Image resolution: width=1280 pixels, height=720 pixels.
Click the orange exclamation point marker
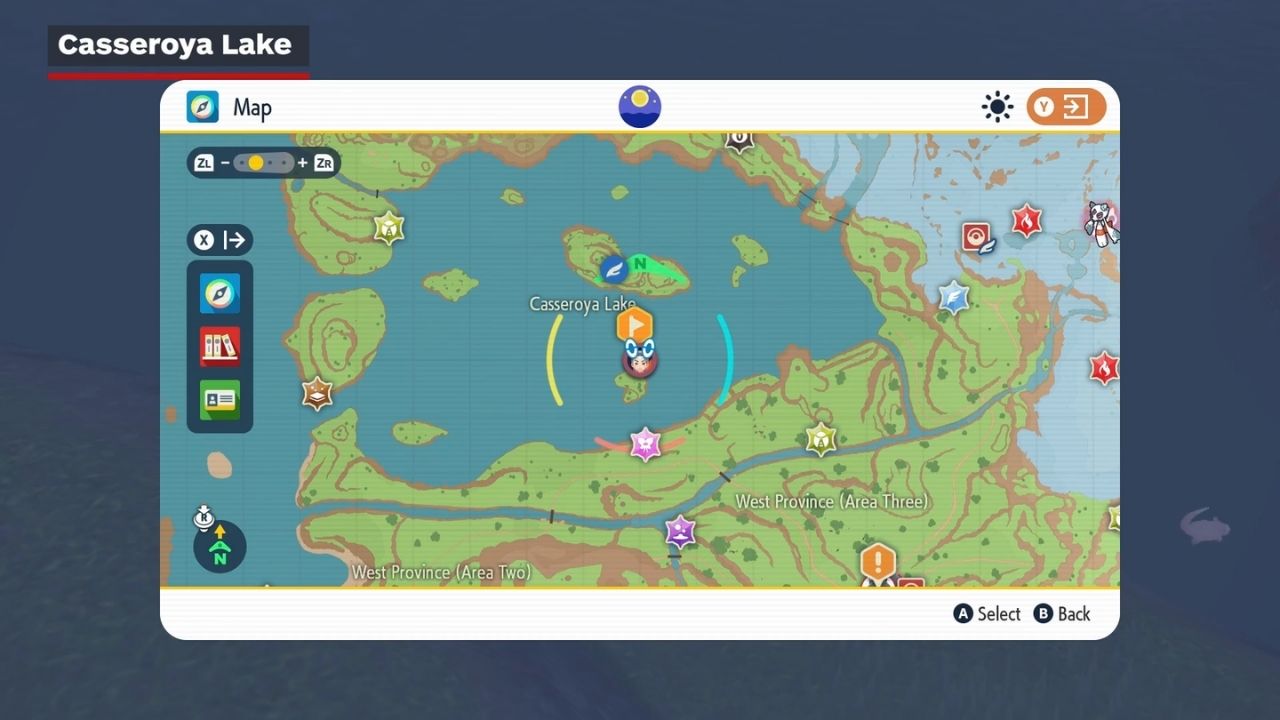(x=877, y=562)
